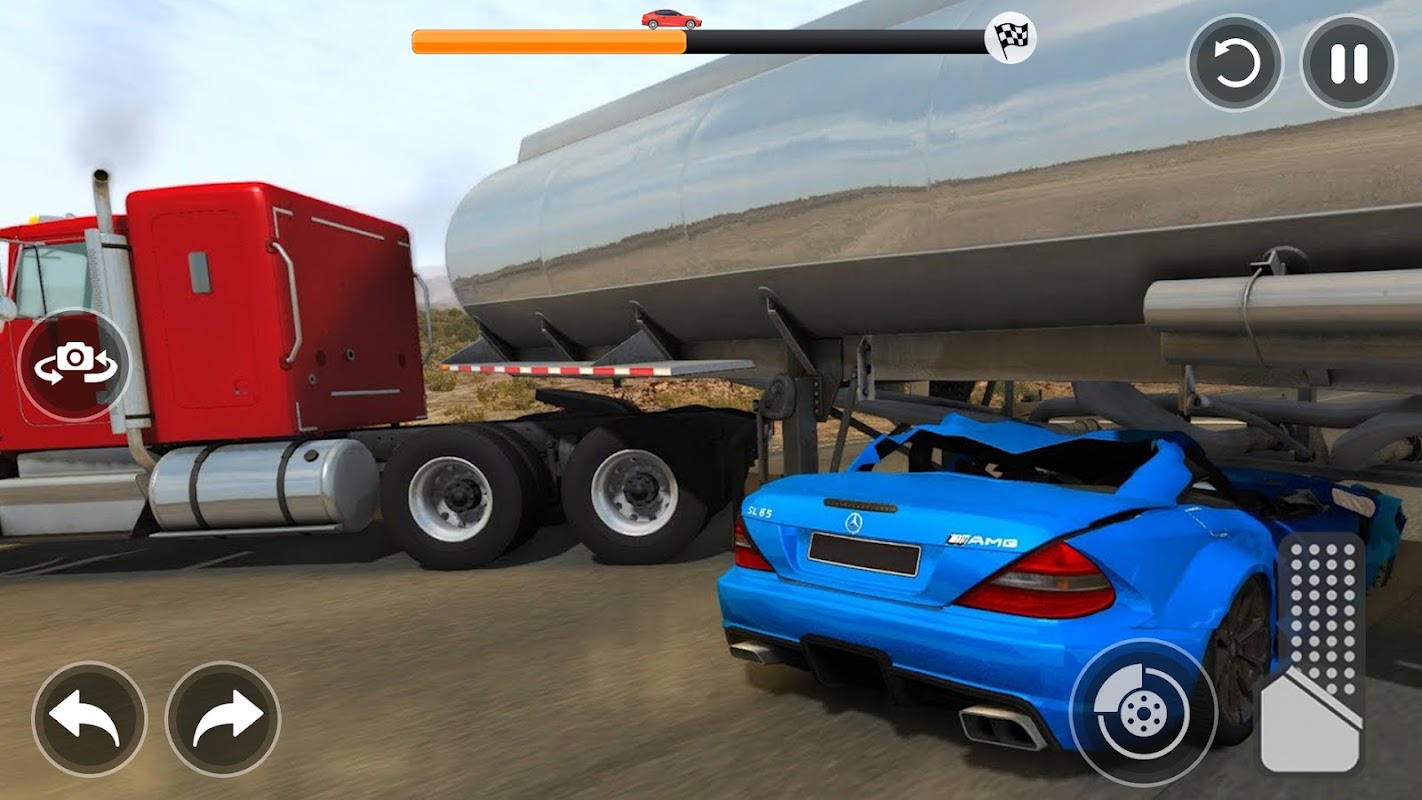Steer right with the right arrow button

223,718
